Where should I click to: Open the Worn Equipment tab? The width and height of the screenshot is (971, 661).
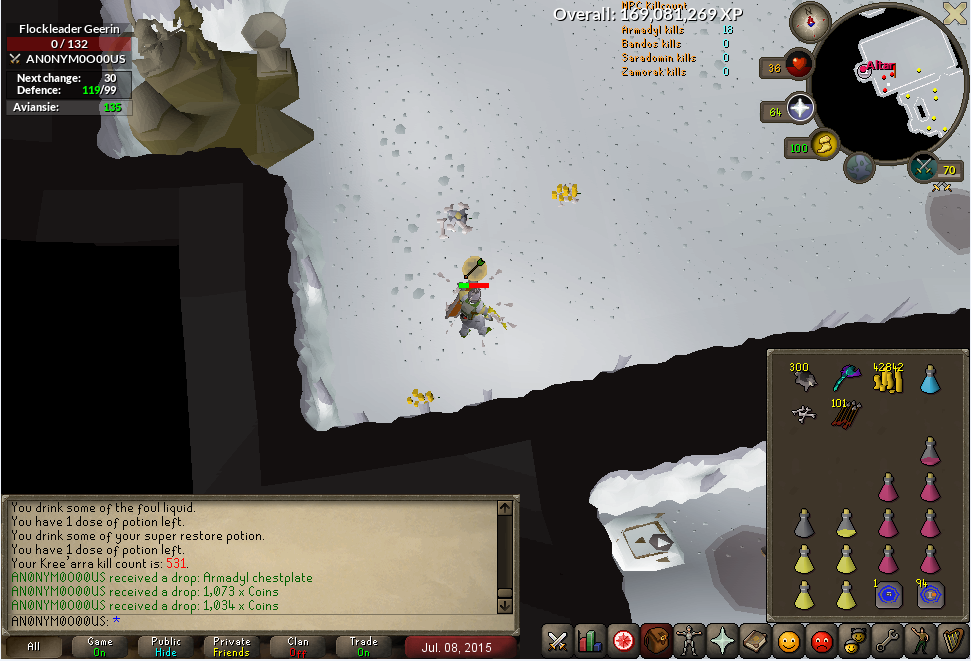tap(689, 640)
